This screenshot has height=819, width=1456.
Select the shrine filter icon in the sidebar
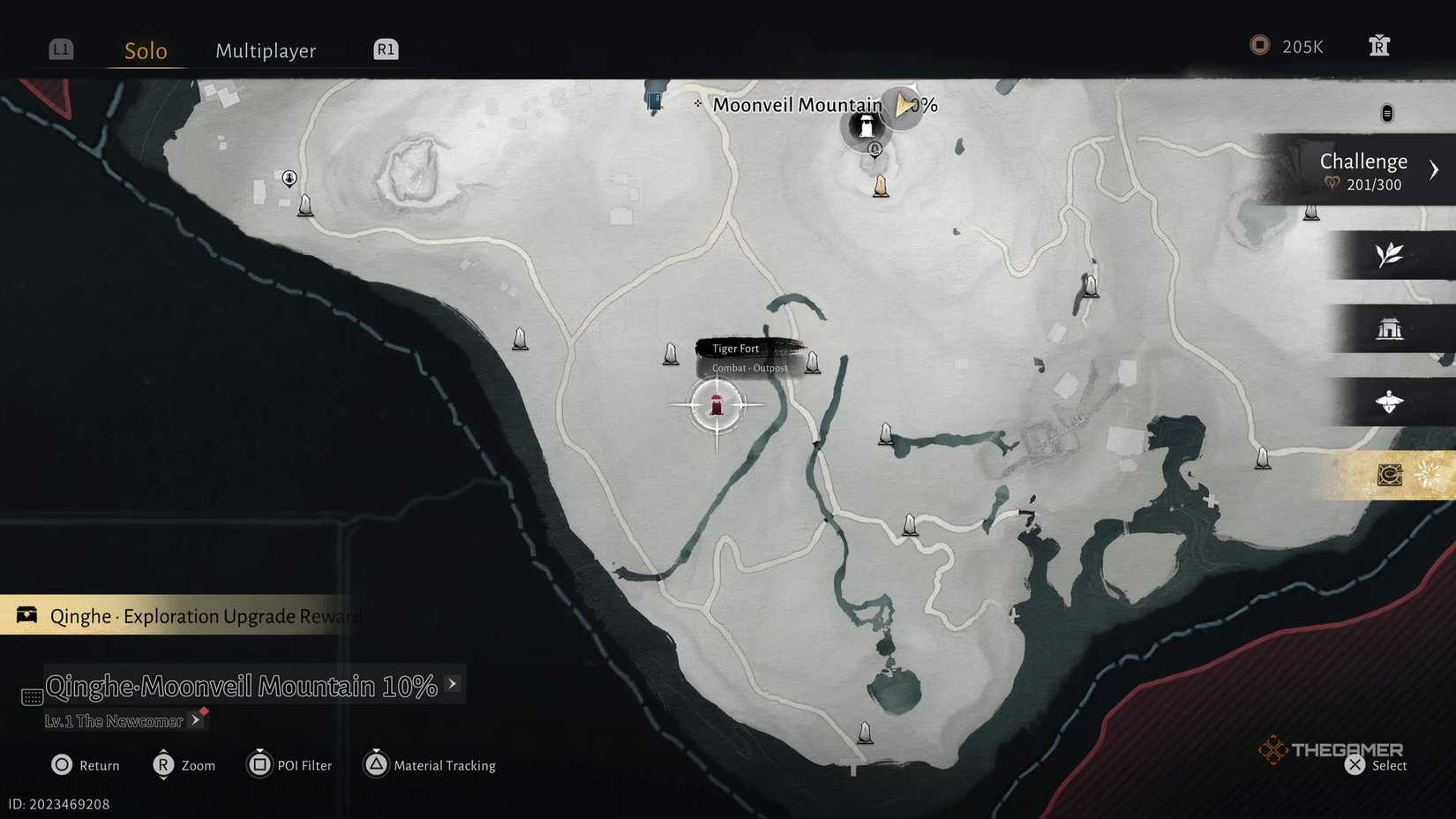coord(1392,329)
